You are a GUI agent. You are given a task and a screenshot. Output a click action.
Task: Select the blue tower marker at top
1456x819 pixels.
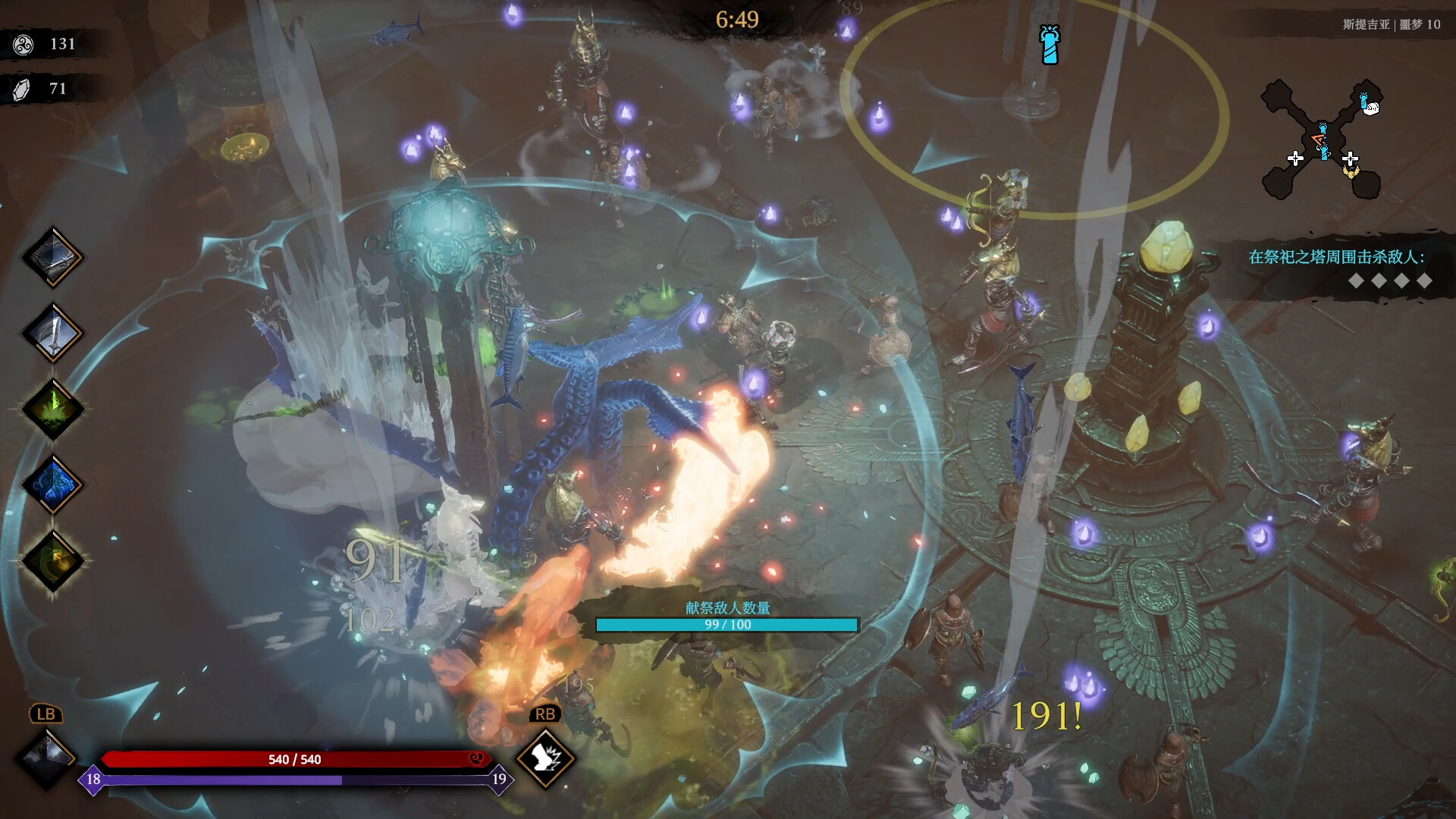[x=1050, y=45]
